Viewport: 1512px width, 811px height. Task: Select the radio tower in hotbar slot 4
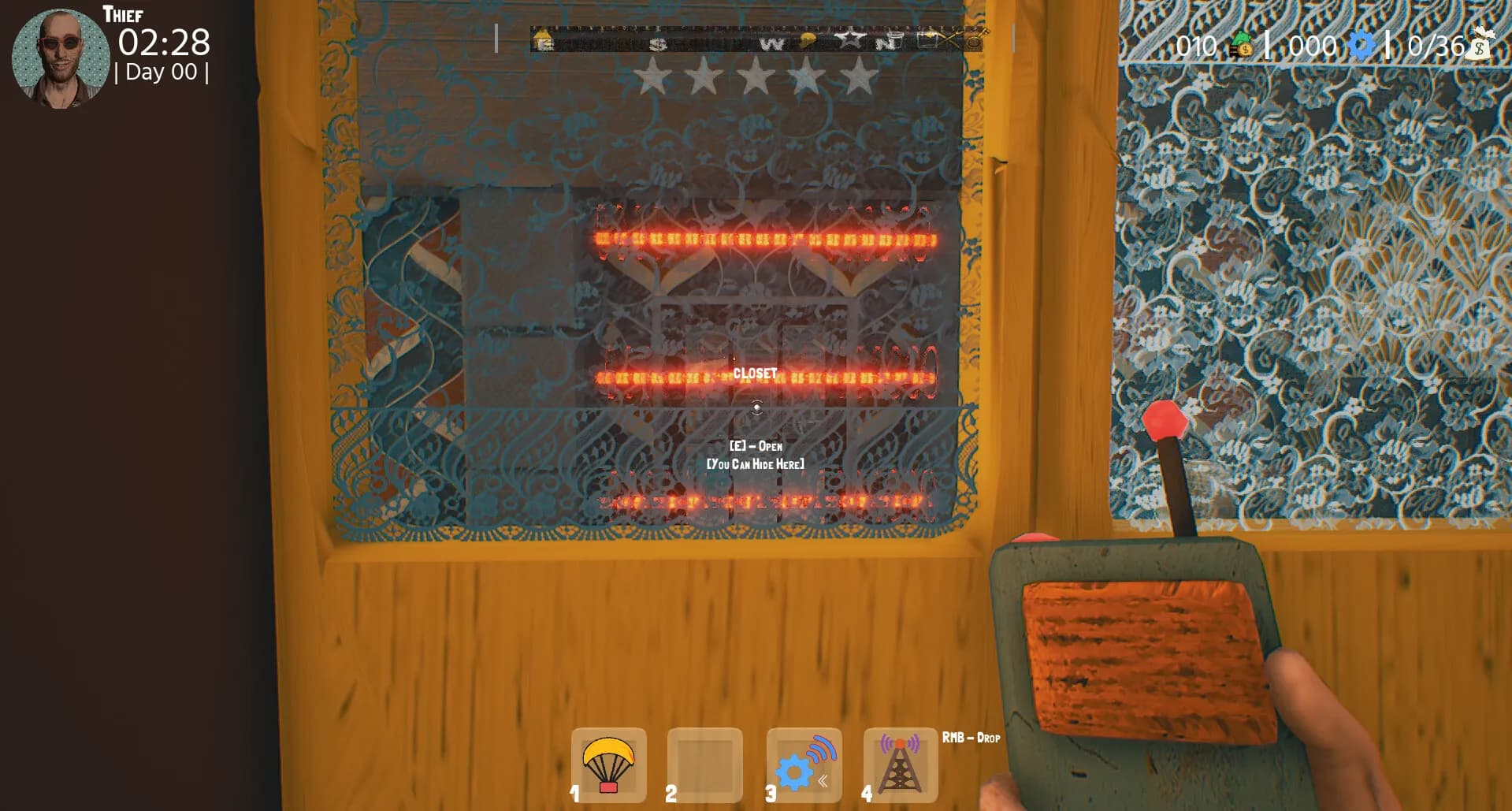[x=901, y=764]
